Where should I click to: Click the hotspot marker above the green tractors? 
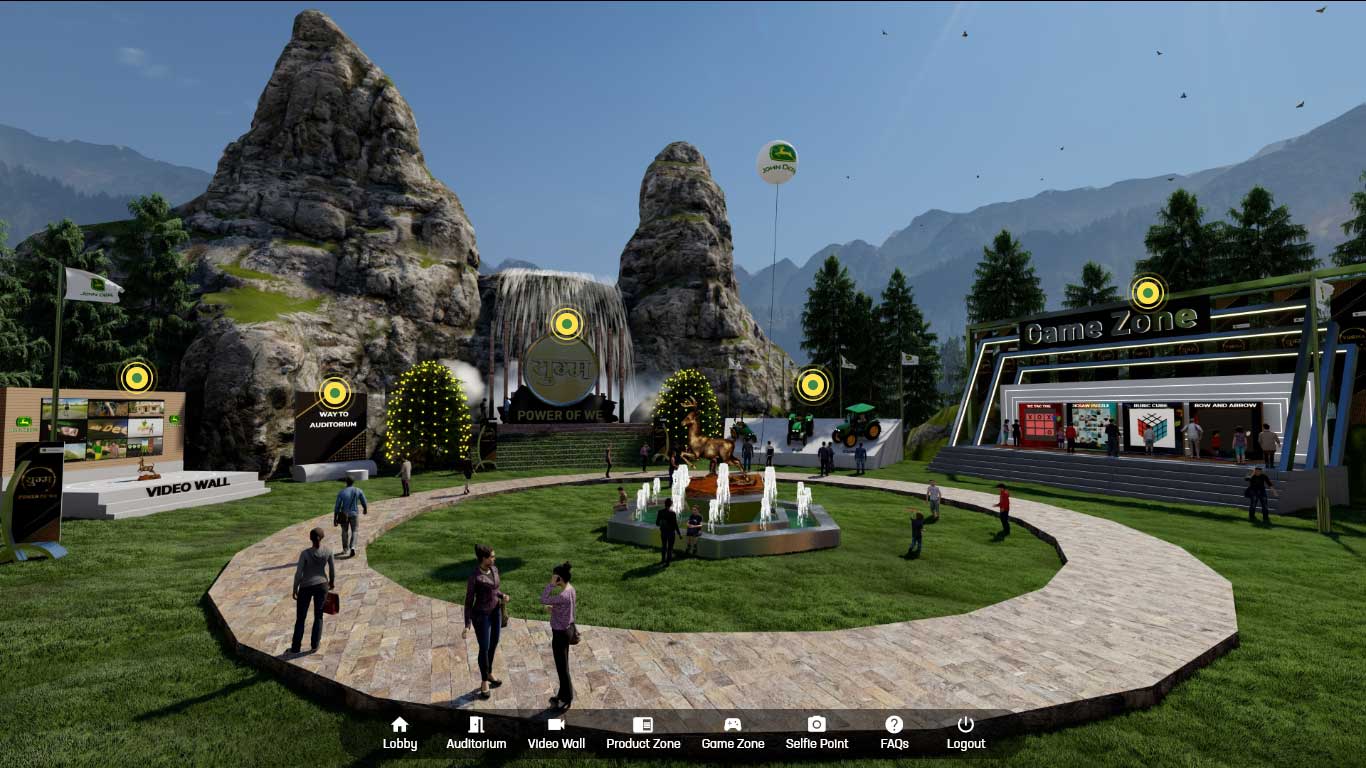812,385
